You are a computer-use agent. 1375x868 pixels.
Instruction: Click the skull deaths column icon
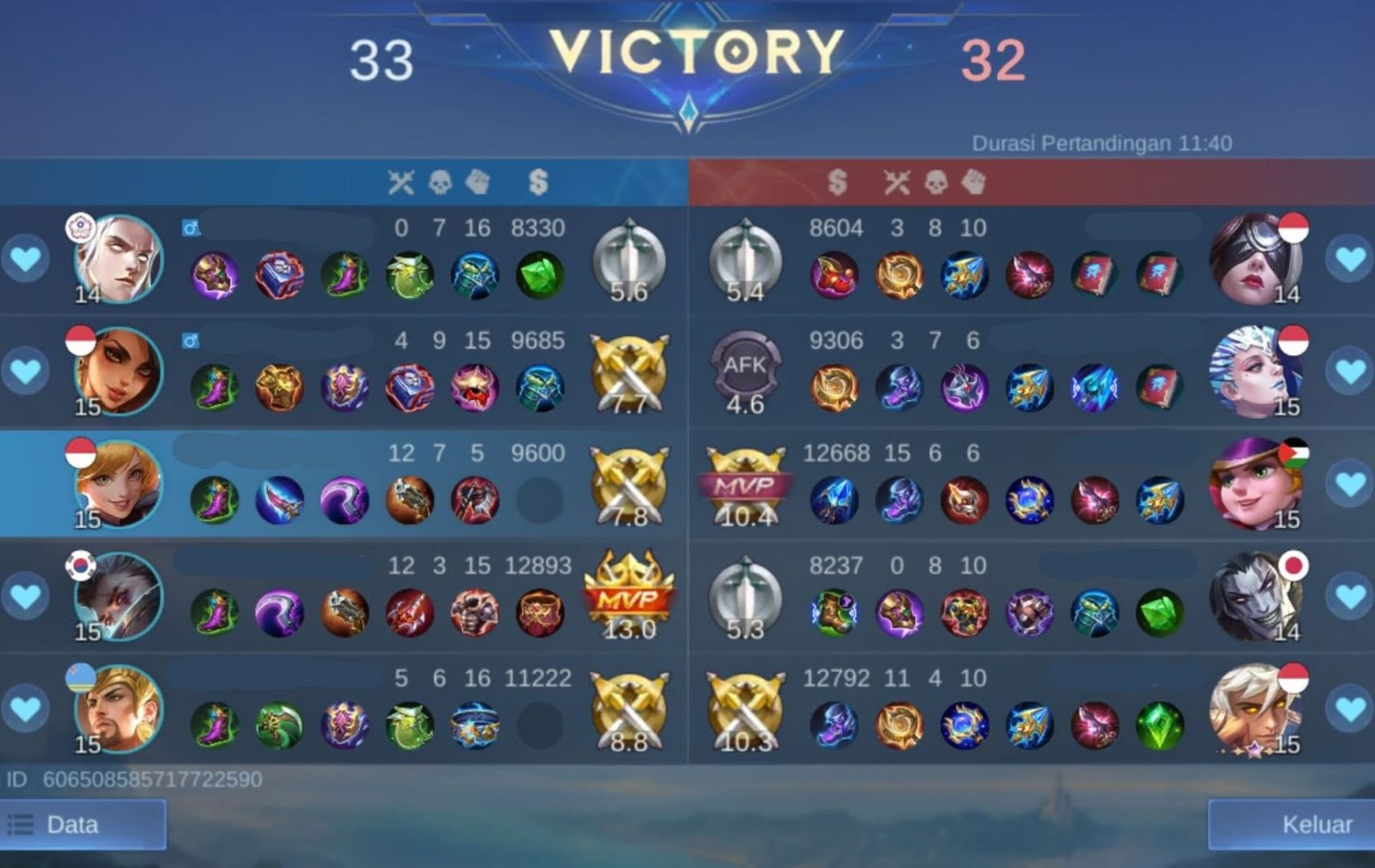(438, 182)
